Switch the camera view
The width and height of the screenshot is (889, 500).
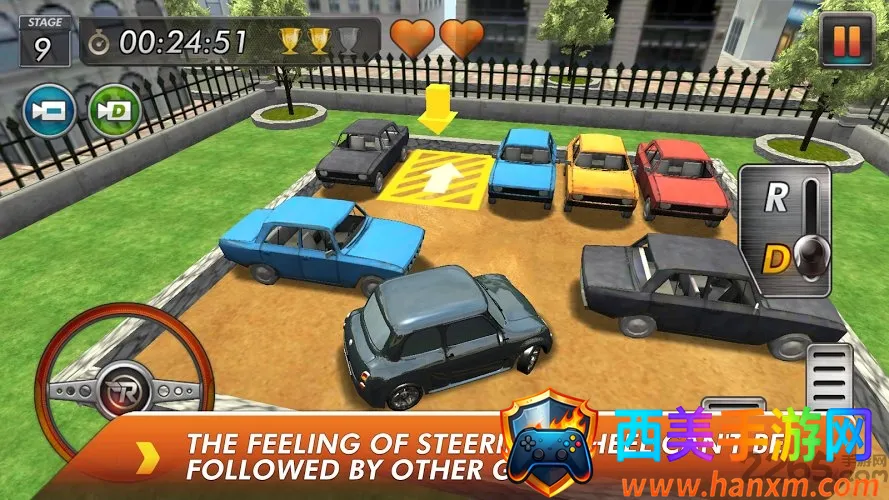click(49, 110)
